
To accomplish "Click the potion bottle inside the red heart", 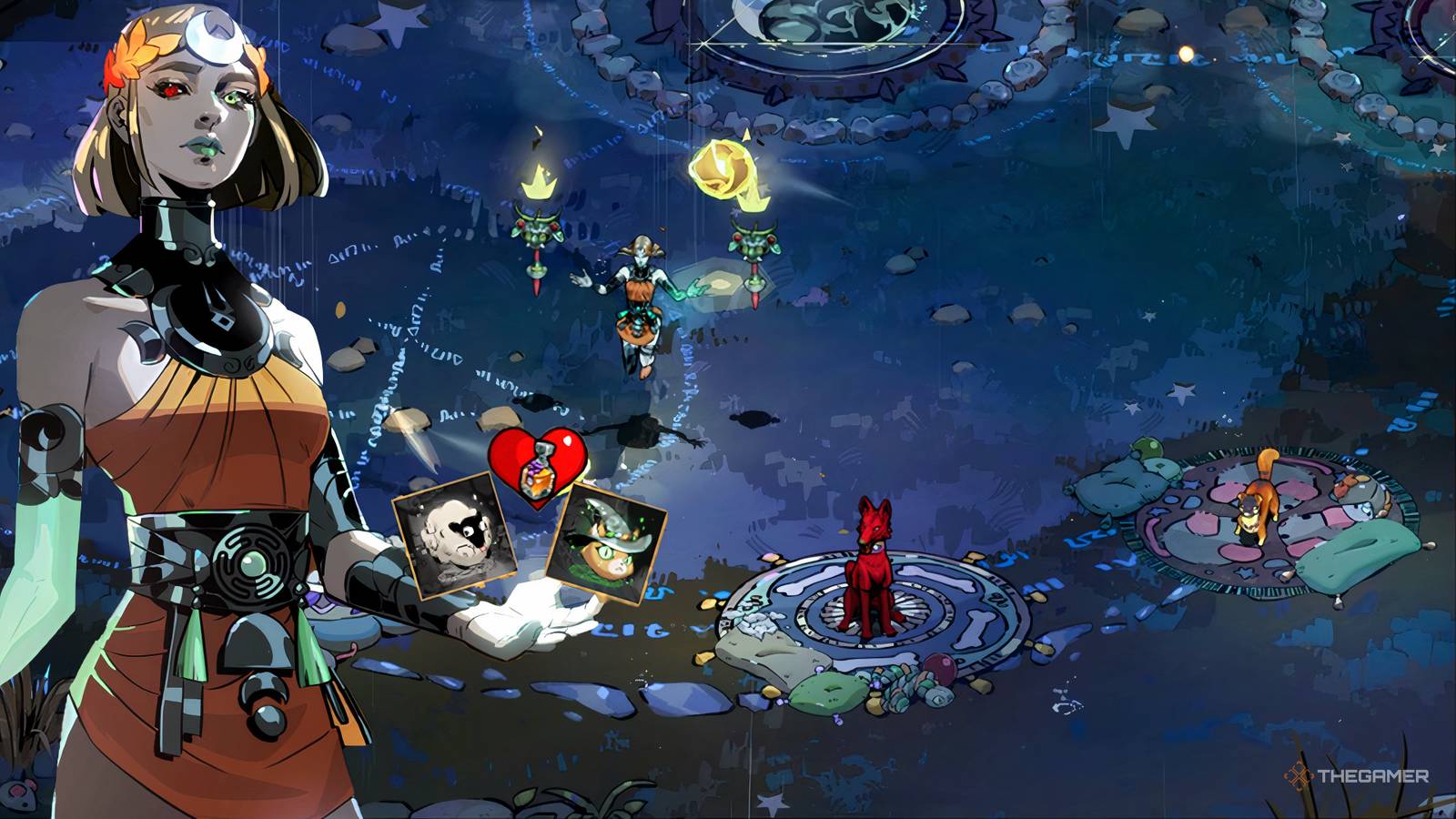I will point(537,473).
